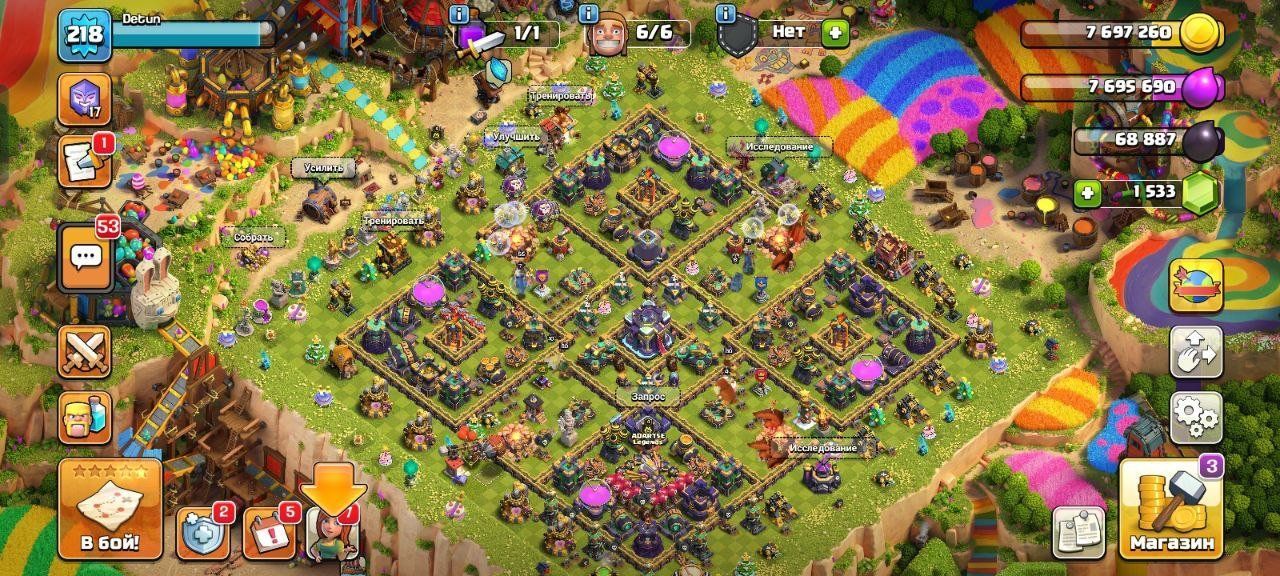1280x576 pixels.
Task: Open the hand-with-arrows layout icon
Action: pyautogui.click(x=1196, y=352)
